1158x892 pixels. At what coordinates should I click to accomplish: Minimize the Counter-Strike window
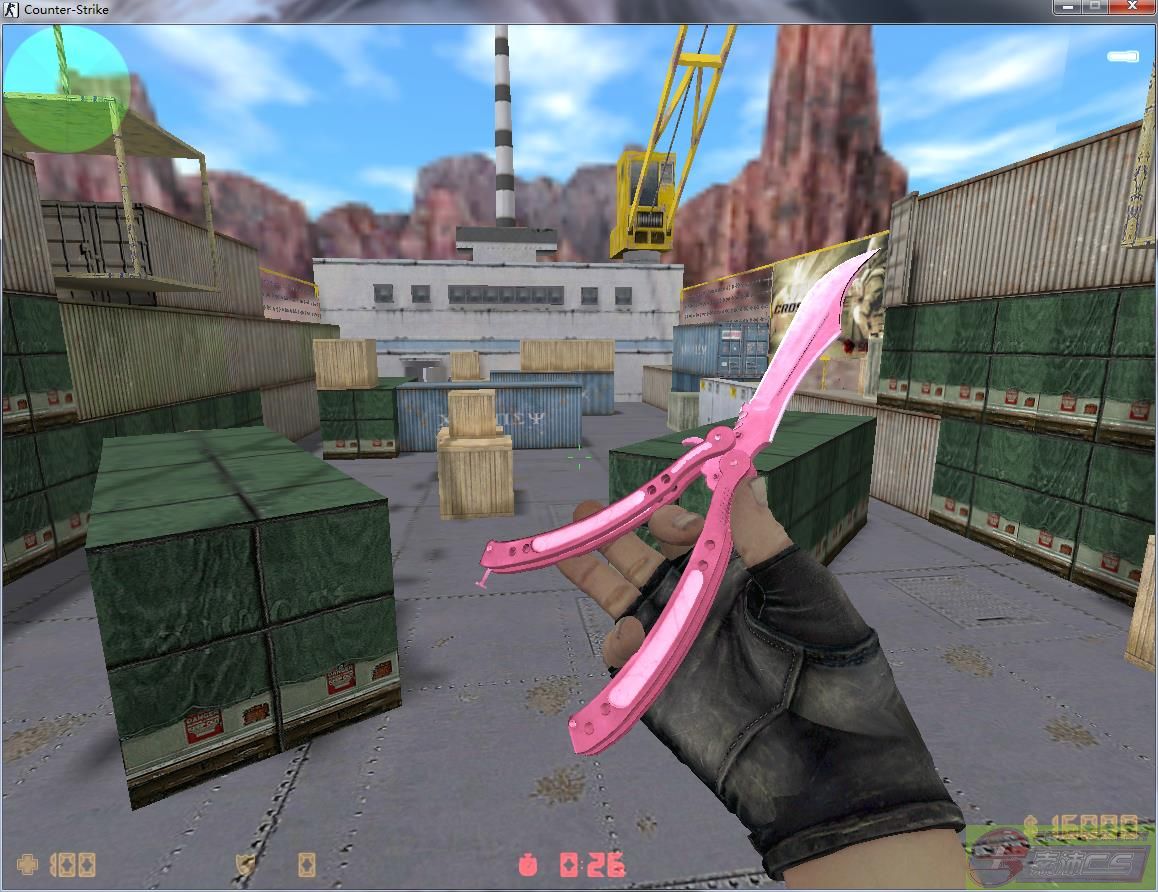(x=1069, y=7)
